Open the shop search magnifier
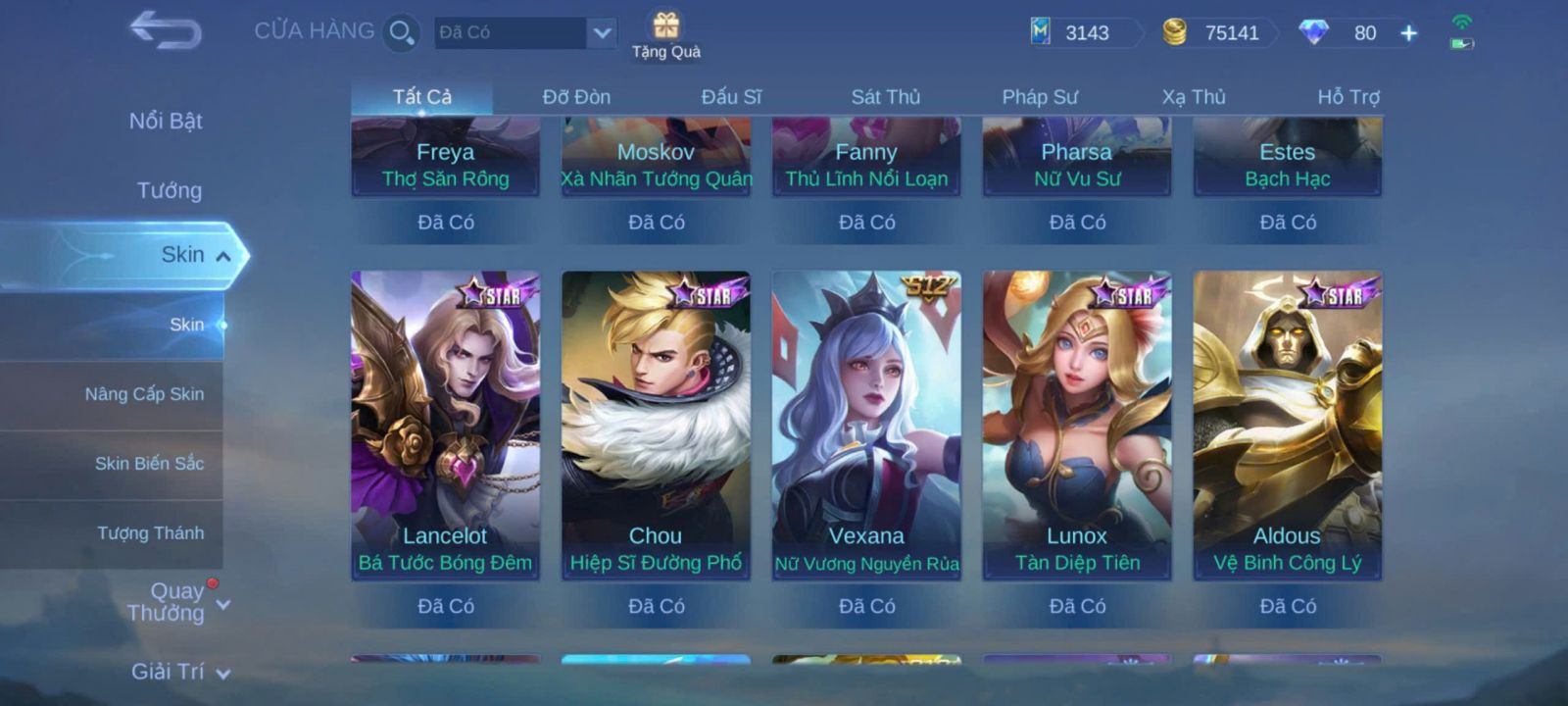 click(x=401, y=32)
